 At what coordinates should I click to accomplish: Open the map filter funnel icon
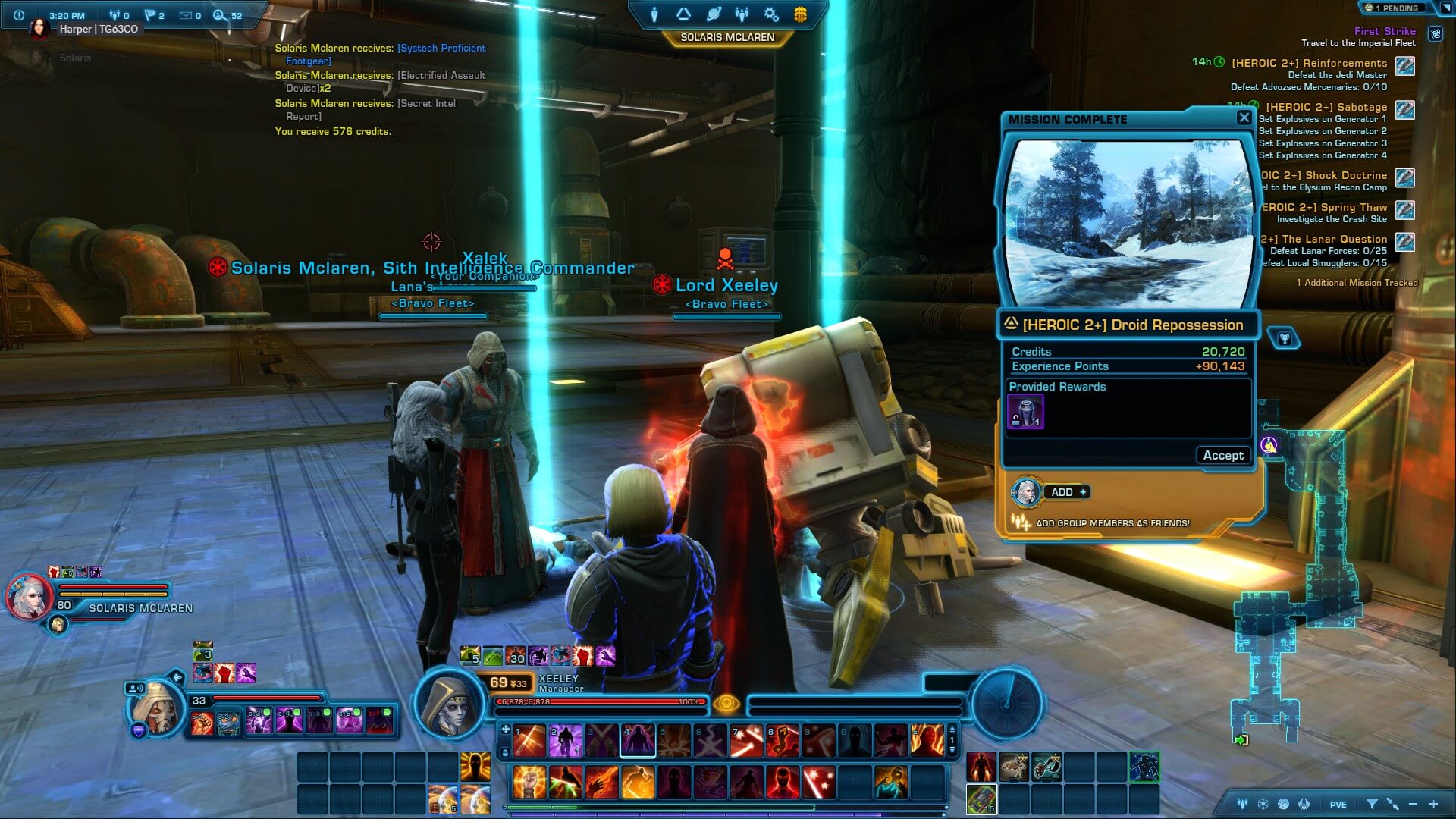(x=1372, y=804)
